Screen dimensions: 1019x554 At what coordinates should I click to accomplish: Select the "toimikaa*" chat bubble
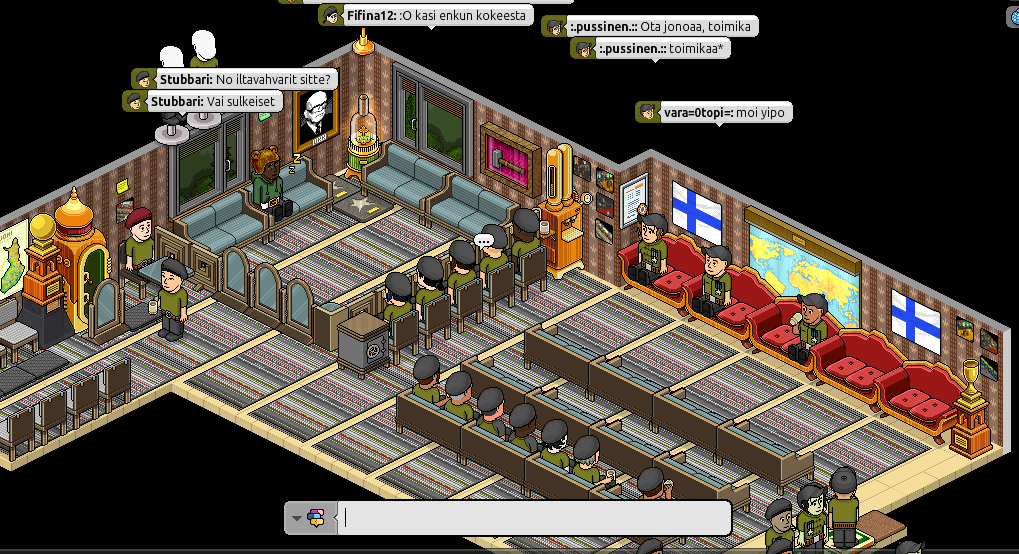click(x=650, y=49)
